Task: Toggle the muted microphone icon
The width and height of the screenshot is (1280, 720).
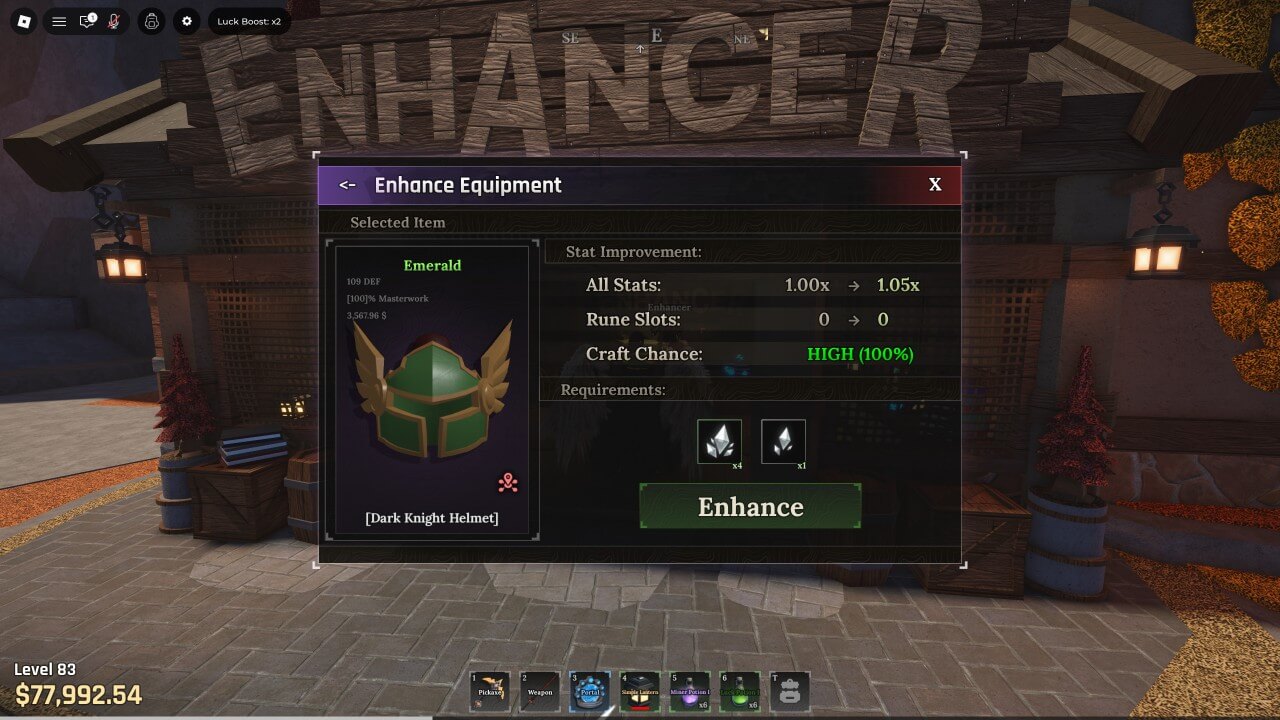Action: click(114, 21)
